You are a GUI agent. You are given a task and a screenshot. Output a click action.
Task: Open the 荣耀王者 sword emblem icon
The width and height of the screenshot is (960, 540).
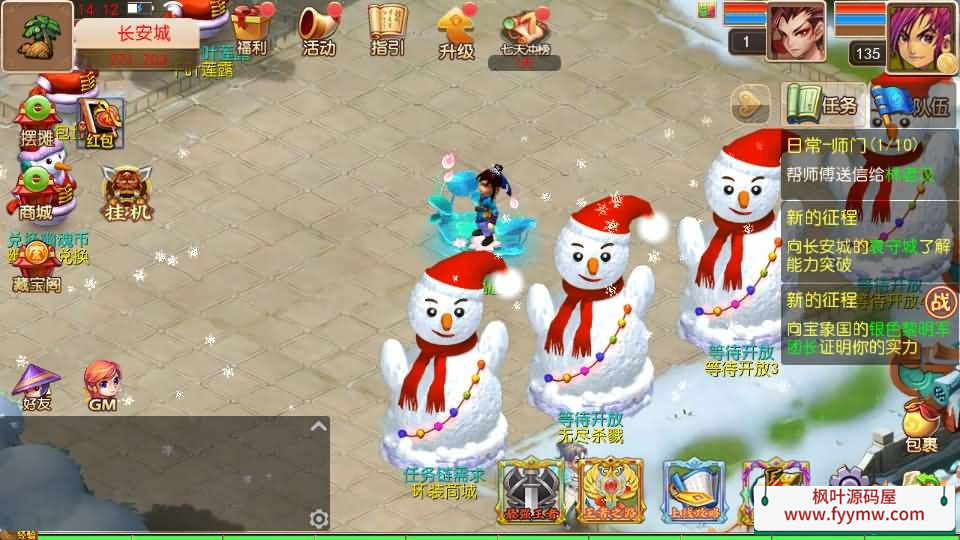(x=531, y=490)
